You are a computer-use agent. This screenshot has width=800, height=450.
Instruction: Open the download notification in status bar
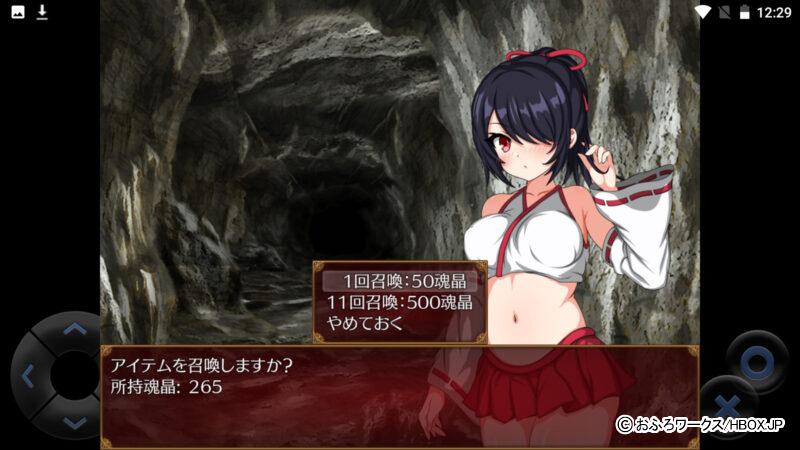pos(42,12)
